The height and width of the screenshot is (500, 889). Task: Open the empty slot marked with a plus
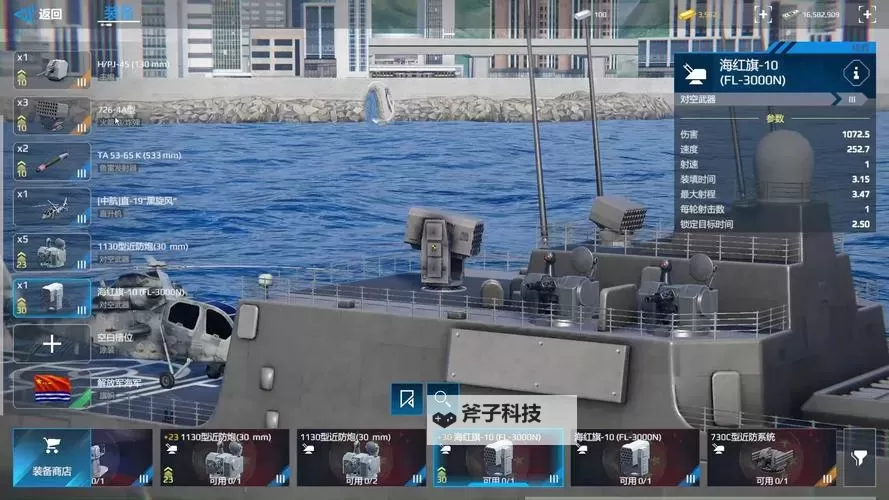(52, 343)
